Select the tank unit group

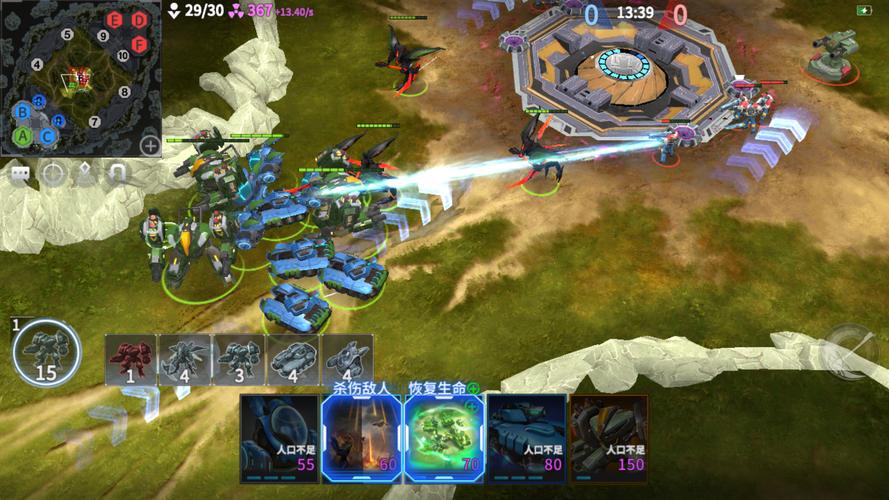tap(293, 359)
